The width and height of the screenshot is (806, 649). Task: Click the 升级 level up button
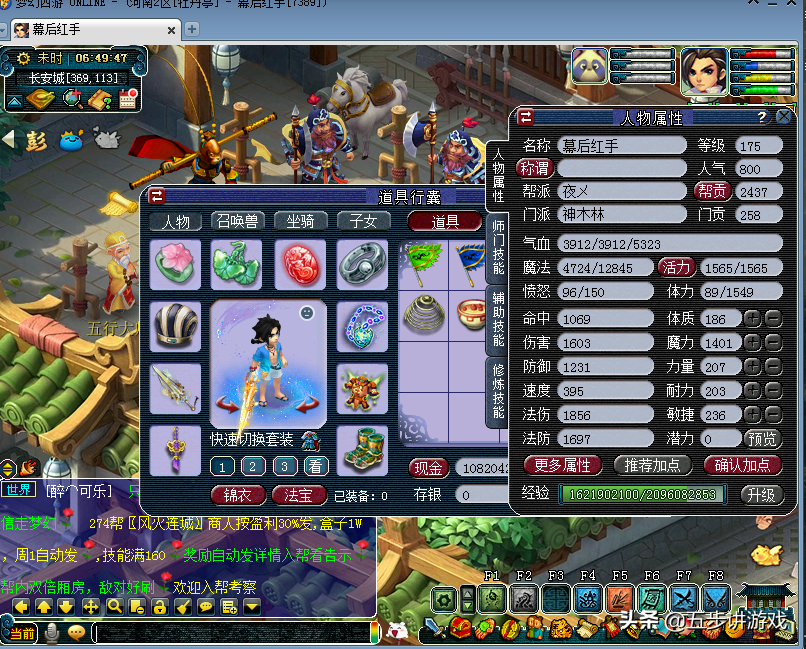[759, 494]
